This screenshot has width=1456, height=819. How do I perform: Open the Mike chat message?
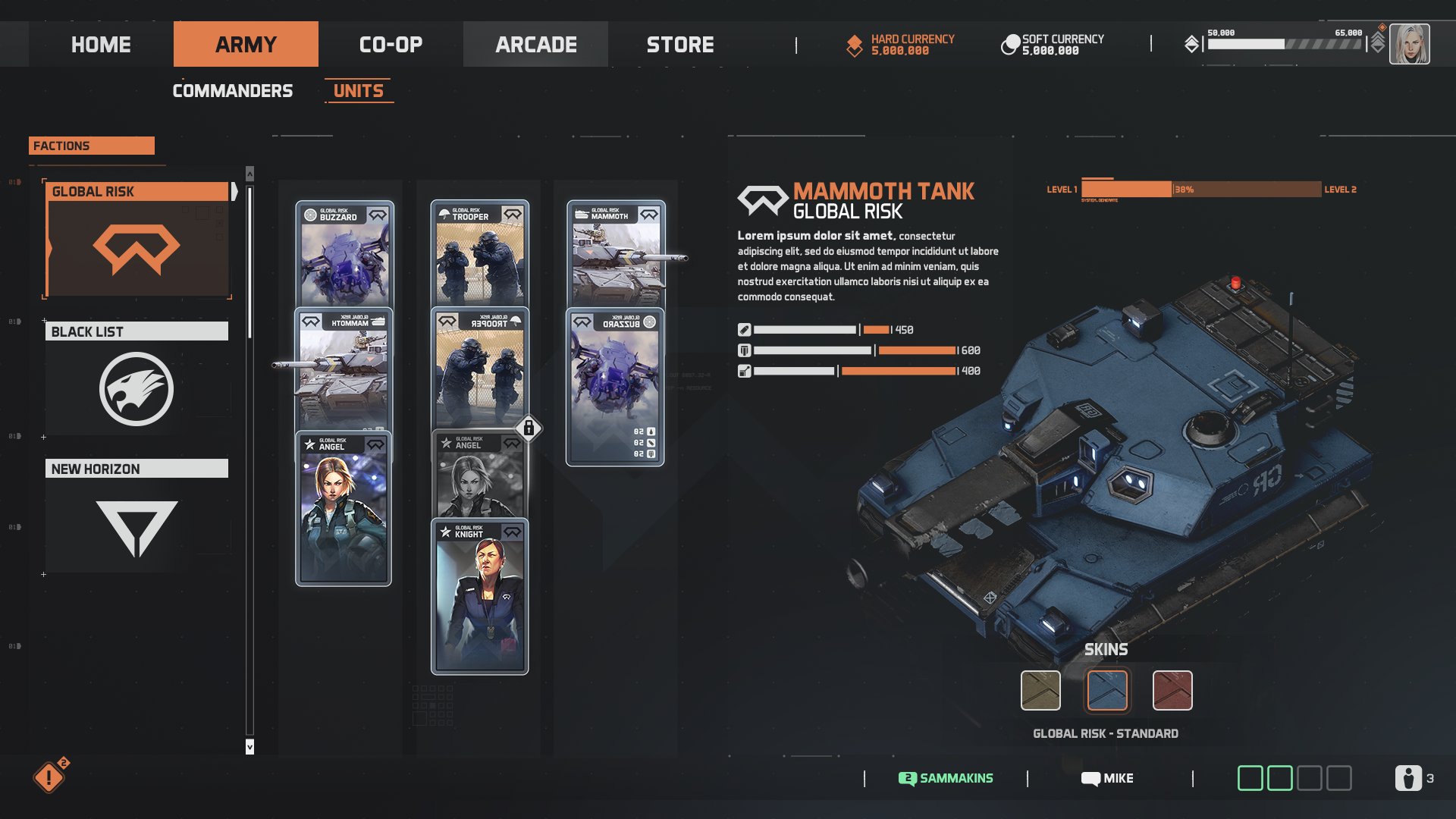(x=1107, y=778)
